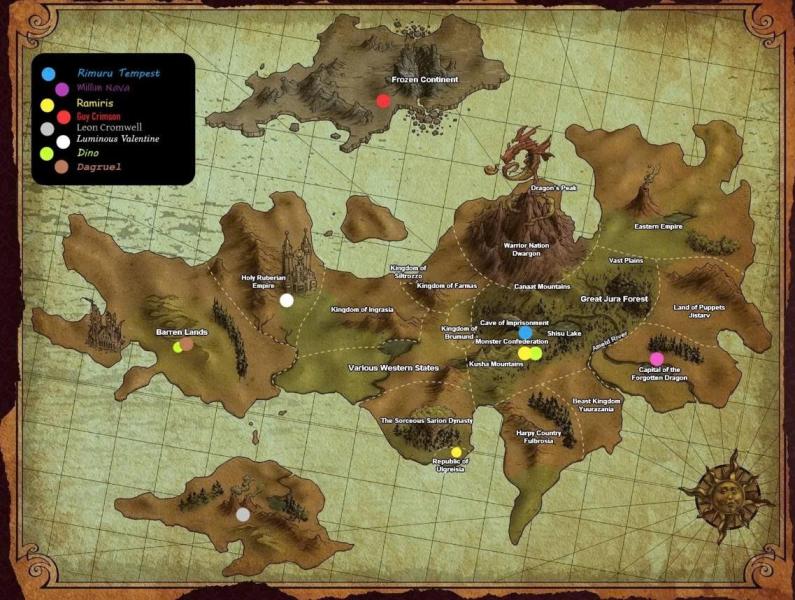The width and height of the screenshot is (795, 600).
Task: Select the blue marker at Monster Confederation
Action: click(526, 333)
